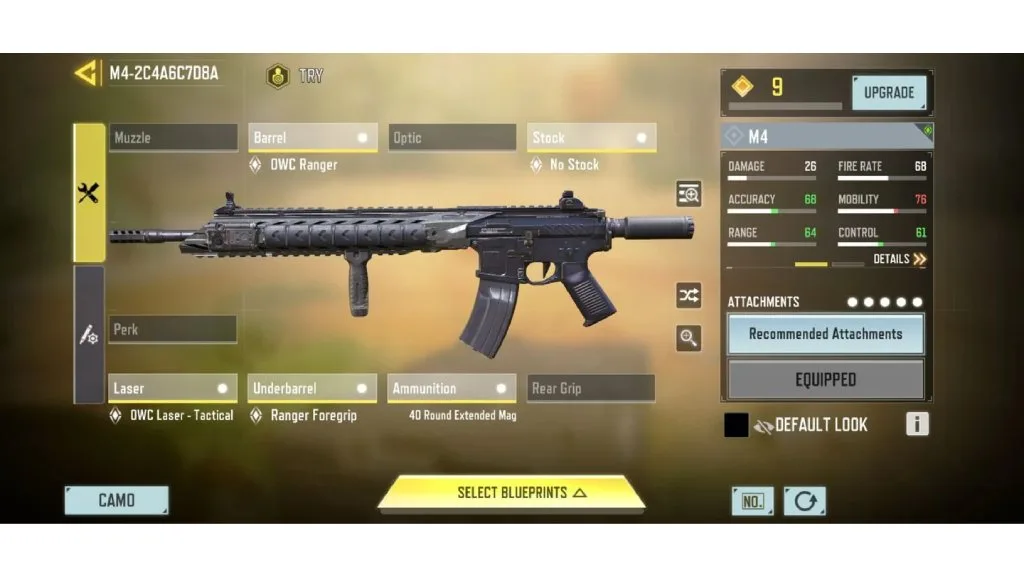Select the Ammunition slot
Viewport: 1024px width, 576px height.
[452, 388]
